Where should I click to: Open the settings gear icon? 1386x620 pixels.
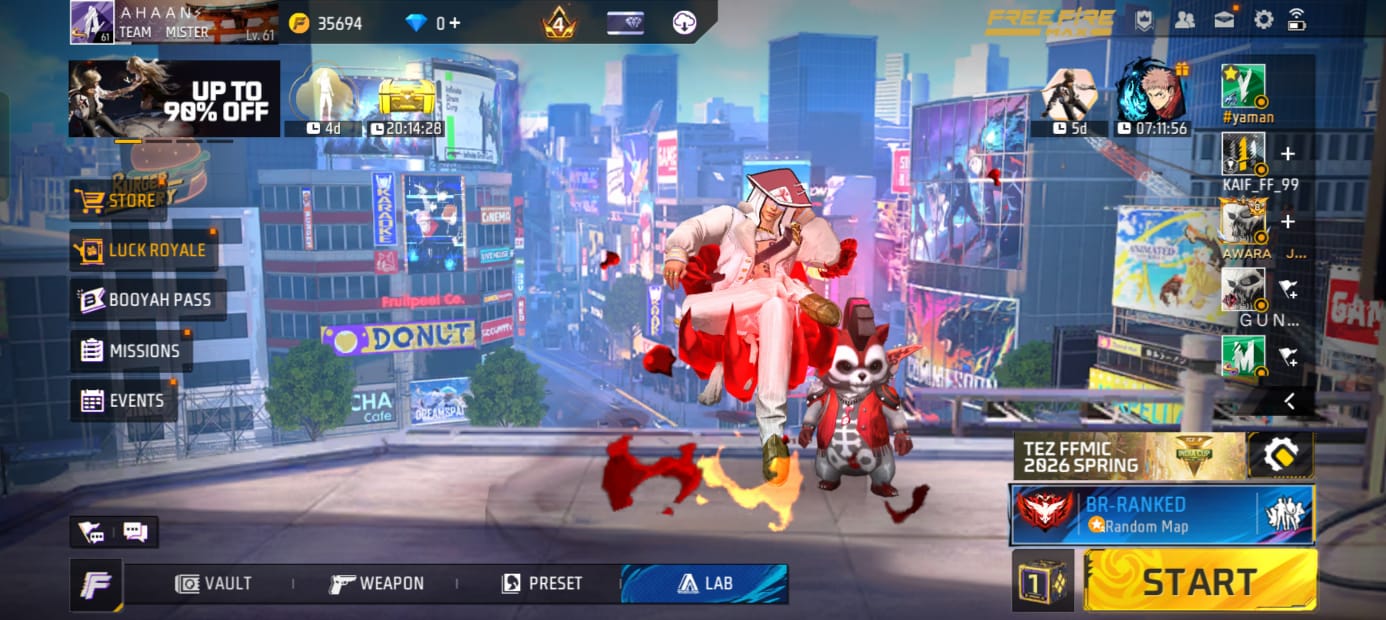point(1263,20)
